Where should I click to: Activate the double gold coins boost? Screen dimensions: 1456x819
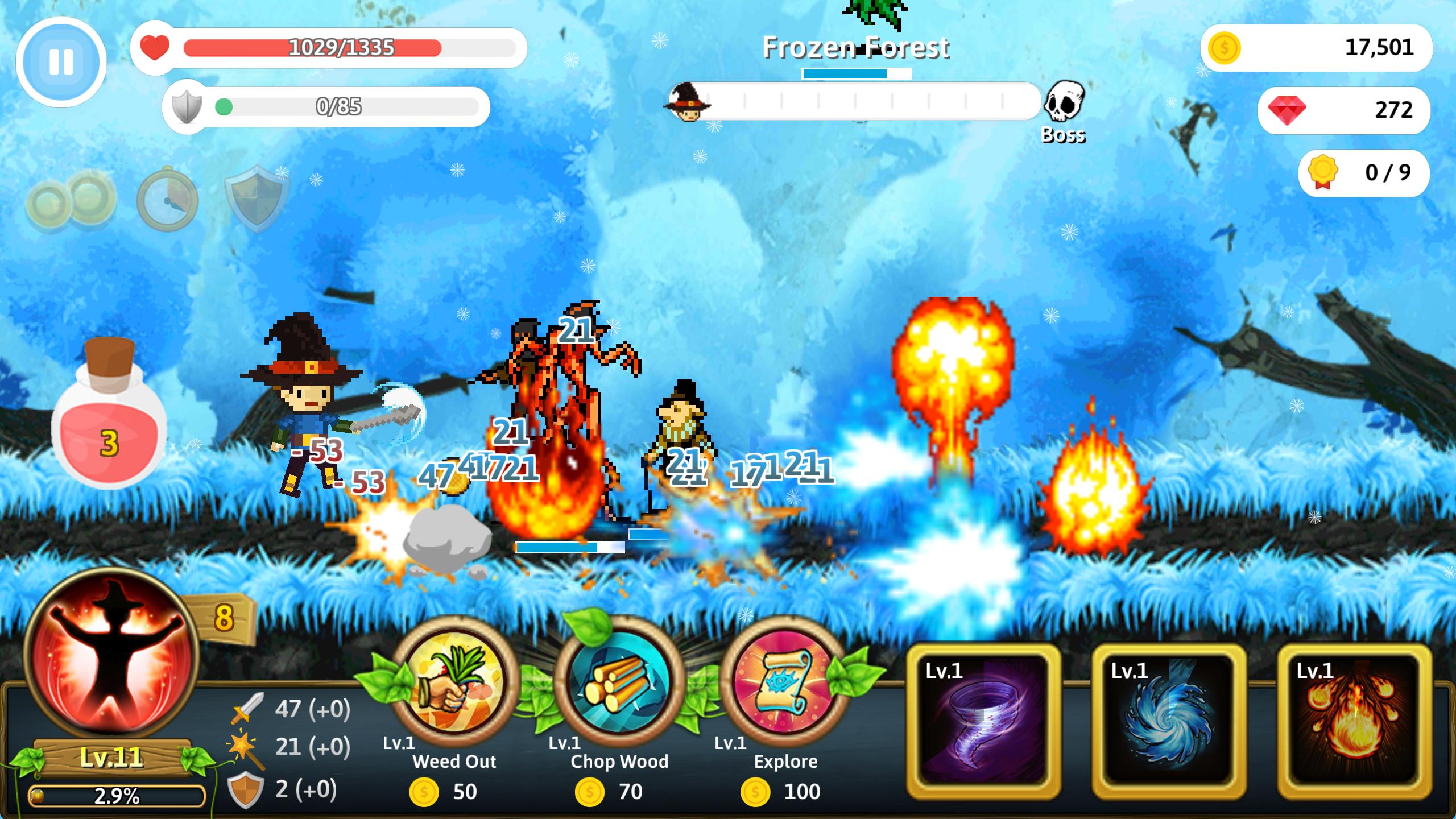(71, 200)
